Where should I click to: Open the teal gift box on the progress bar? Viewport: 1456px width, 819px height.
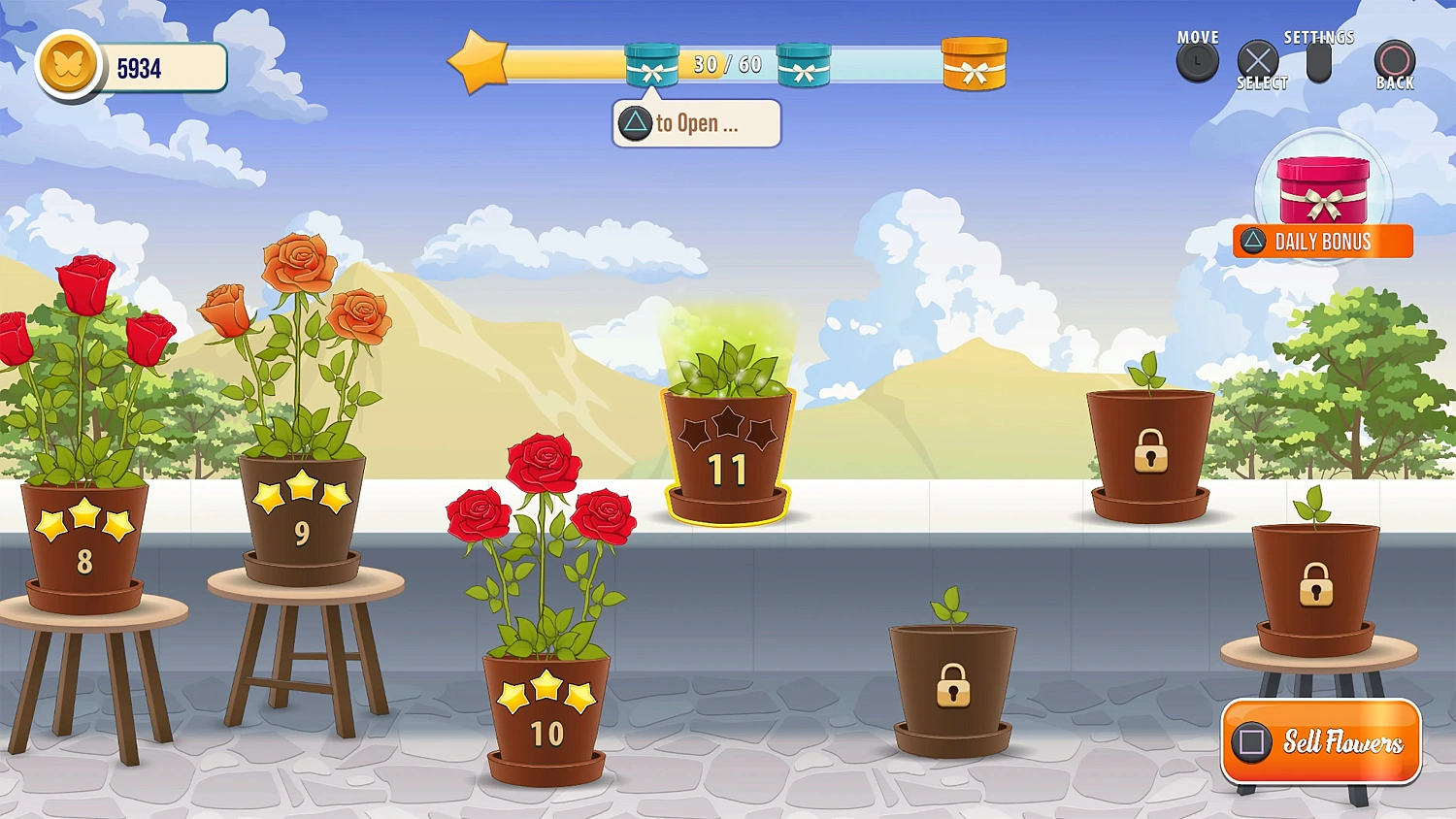650,64
